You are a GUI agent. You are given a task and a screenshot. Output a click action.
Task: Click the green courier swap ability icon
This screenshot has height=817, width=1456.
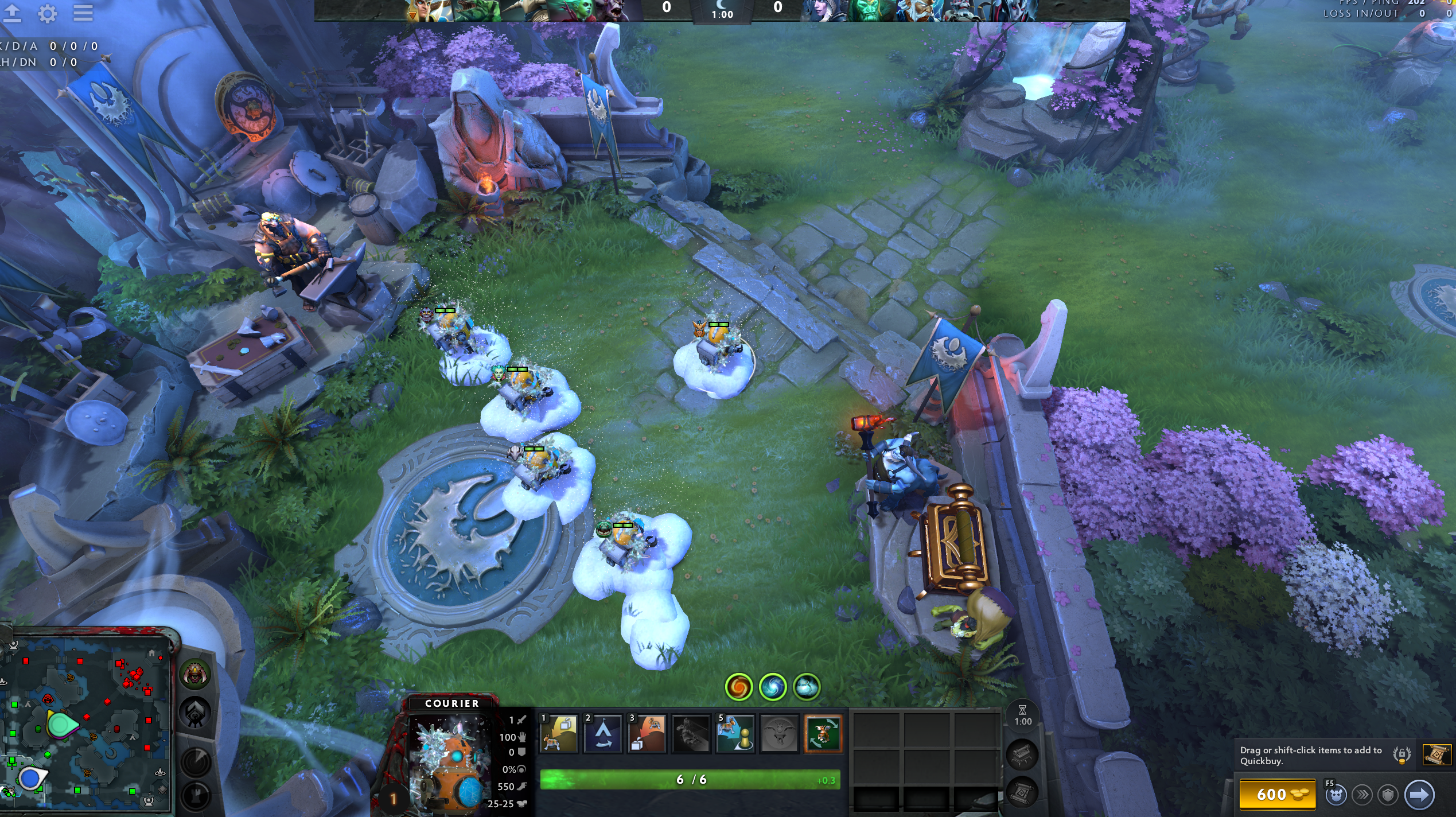point(823,733)
